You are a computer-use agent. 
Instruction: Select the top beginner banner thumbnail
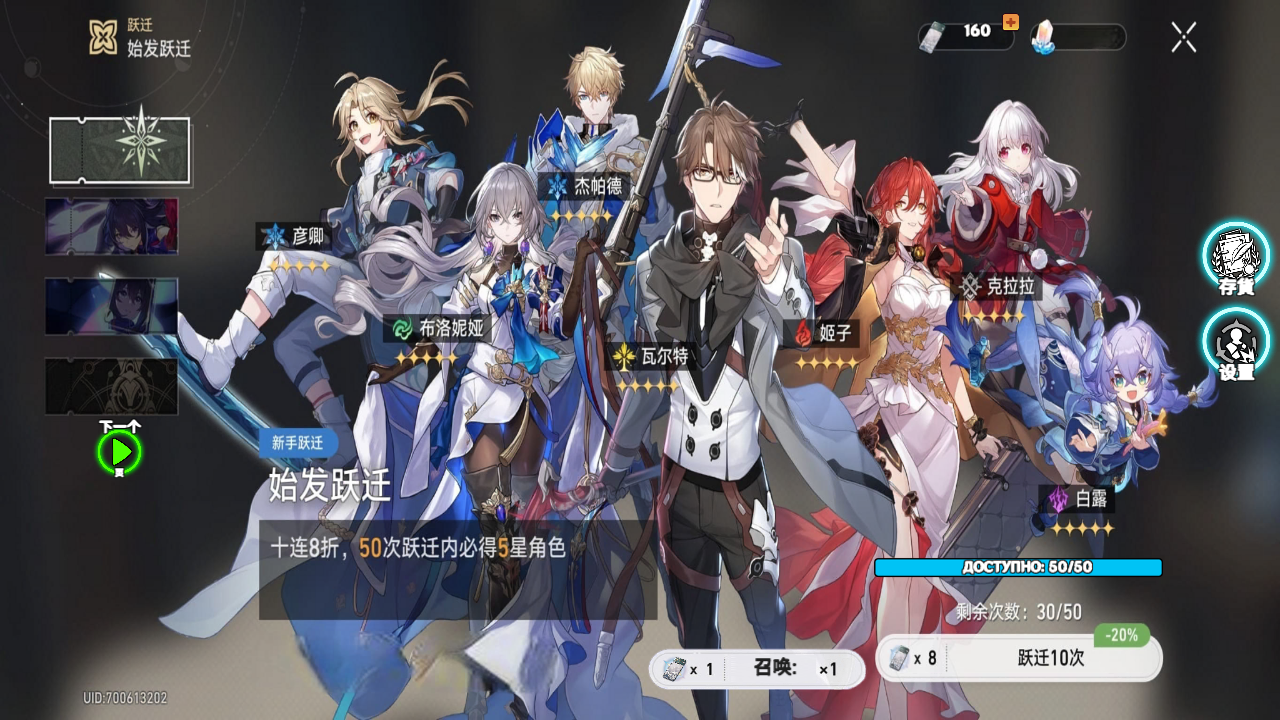pyautogui.click(x=120, y=148)
